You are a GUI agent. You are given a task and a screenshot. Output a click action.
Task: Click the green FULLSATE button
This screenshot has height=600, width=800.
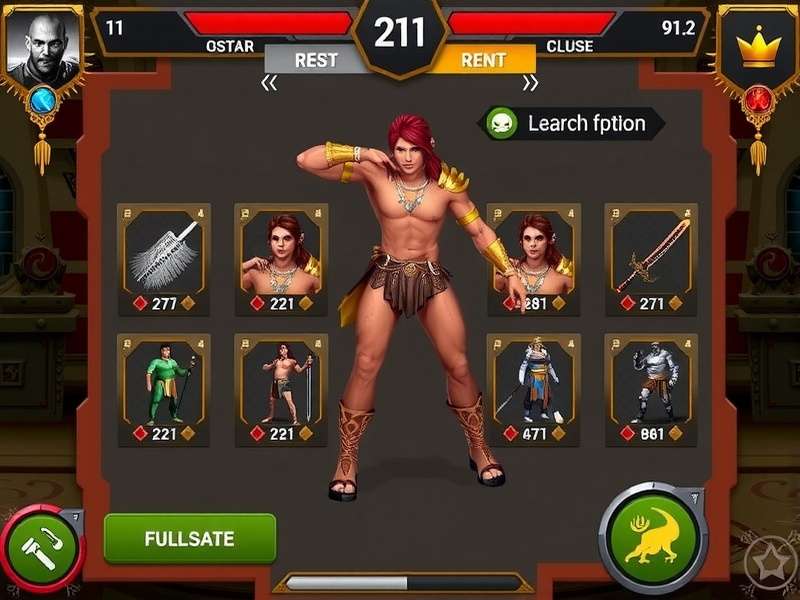pos(190,539)
